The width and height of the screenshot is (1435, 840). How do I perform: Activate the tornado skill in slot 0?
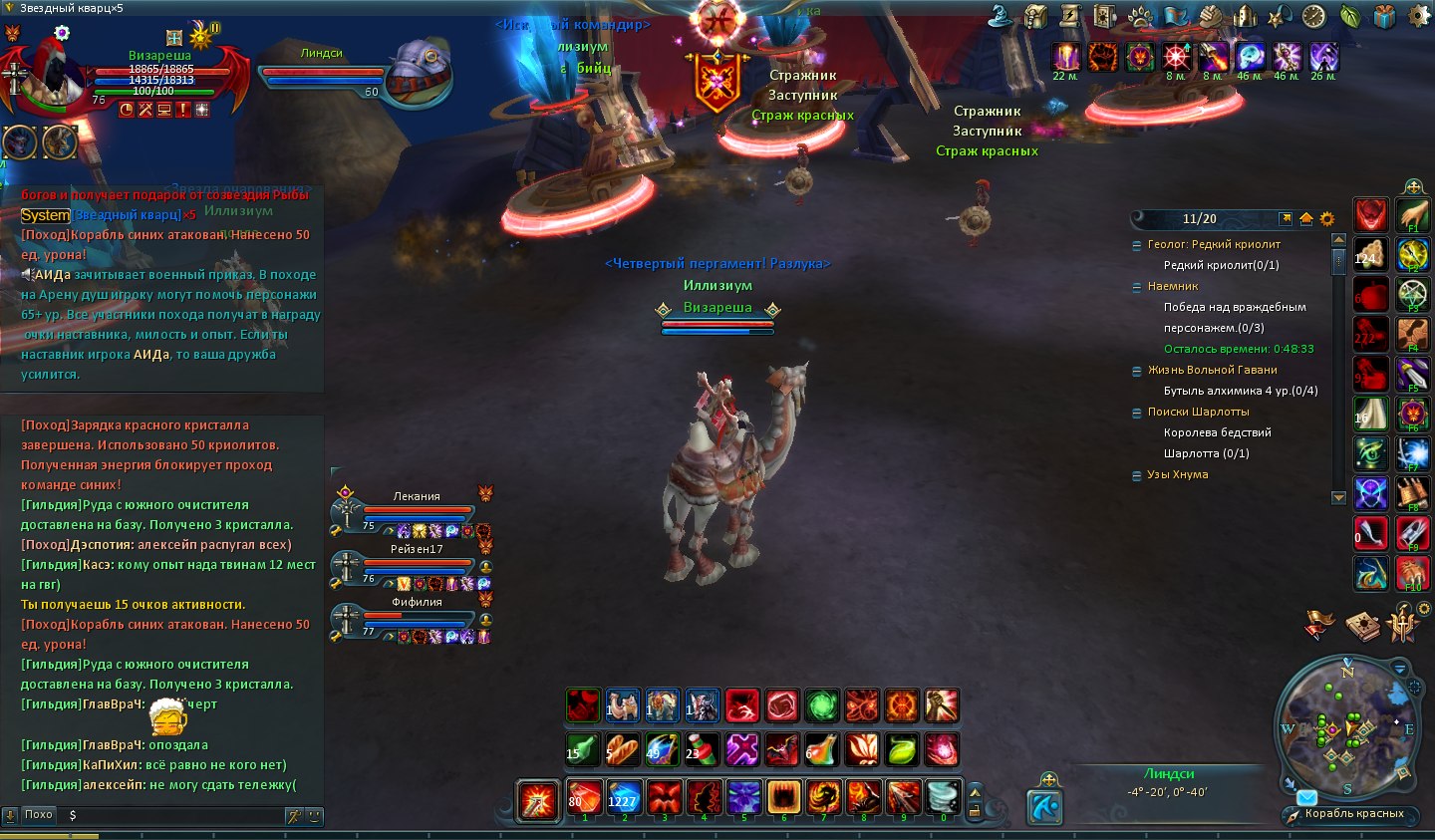(x=943, y=797)
